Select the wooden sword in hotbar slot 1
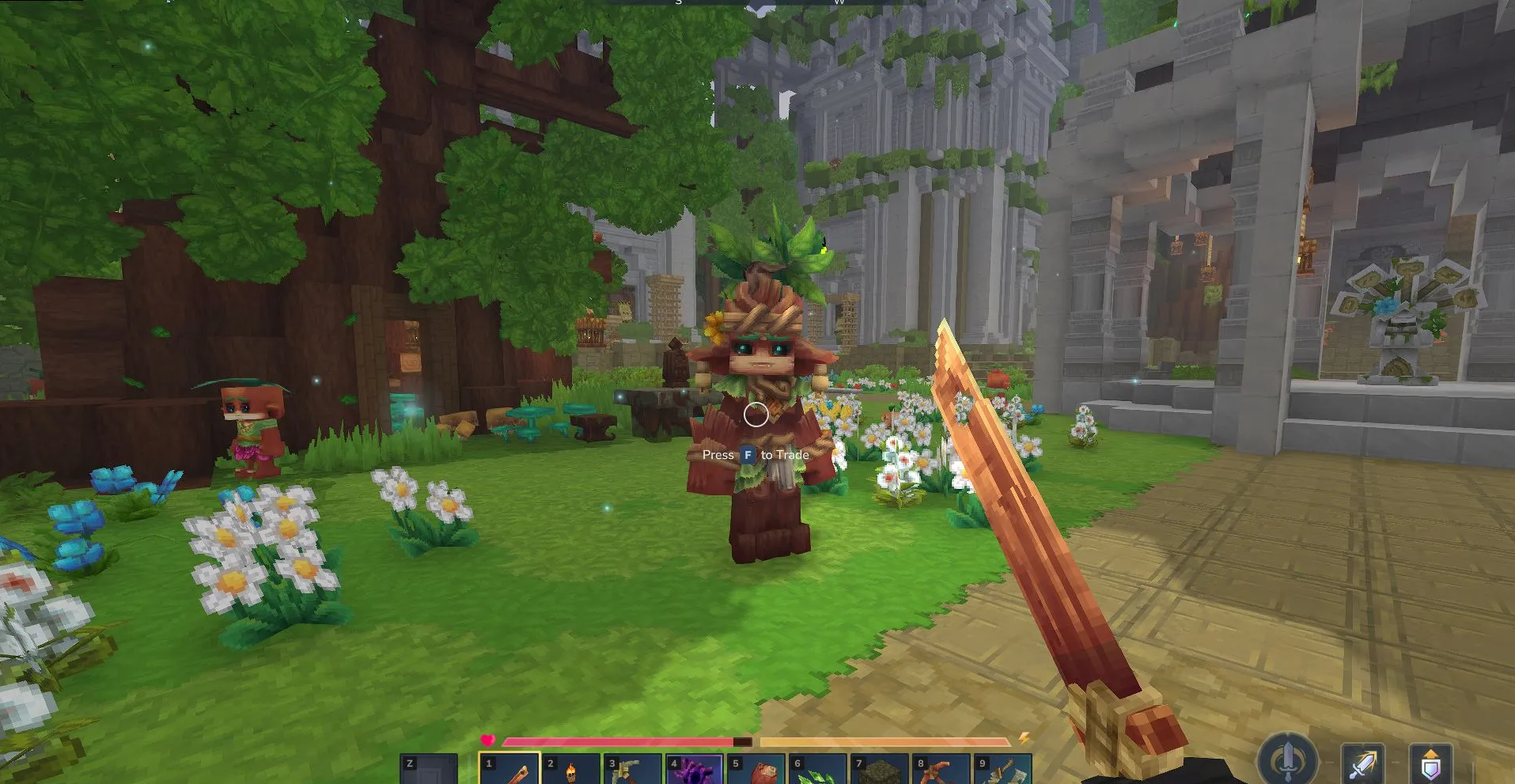This screenshot has height=784, width=1515. (x=510, y=769)
